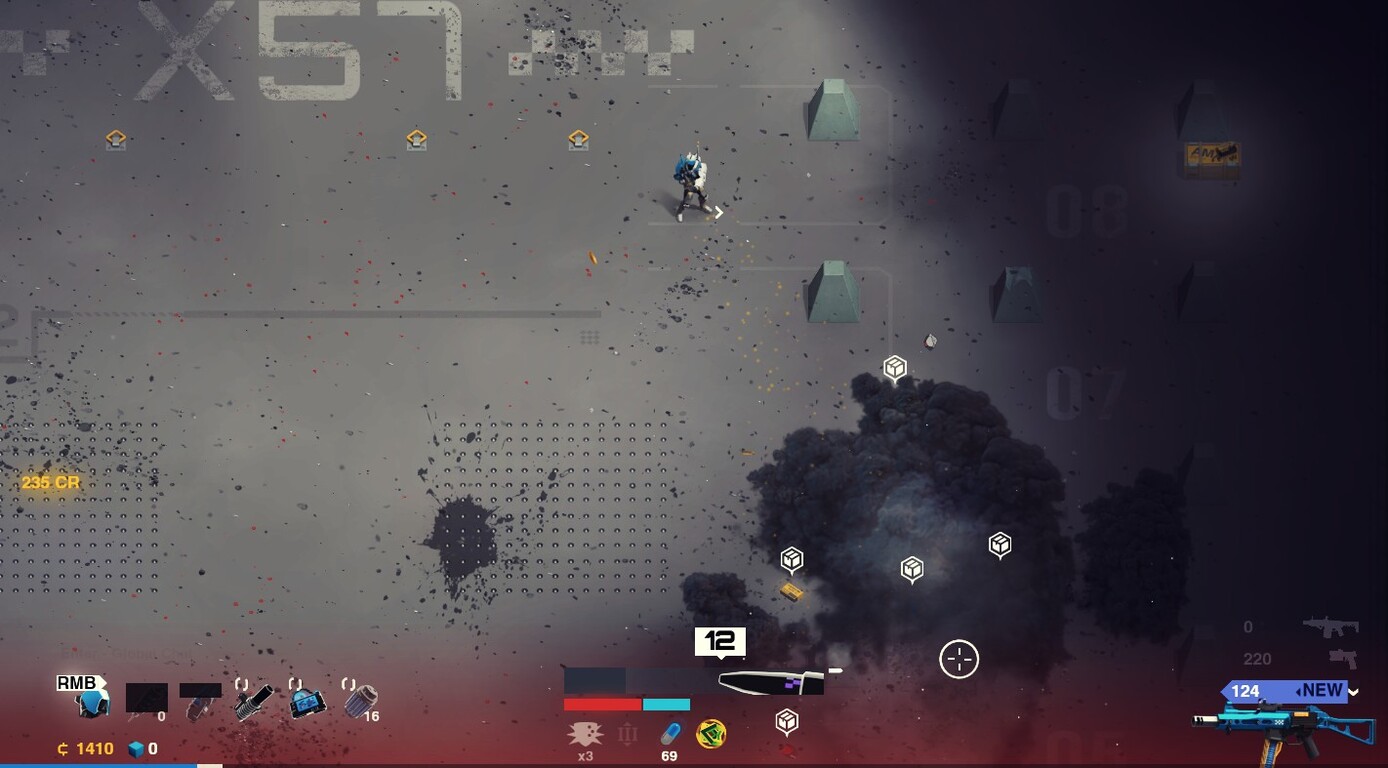Expand the yellow marker near top-left area
1388x768 pixels.
pyautogui.click(x=113, y=138)
